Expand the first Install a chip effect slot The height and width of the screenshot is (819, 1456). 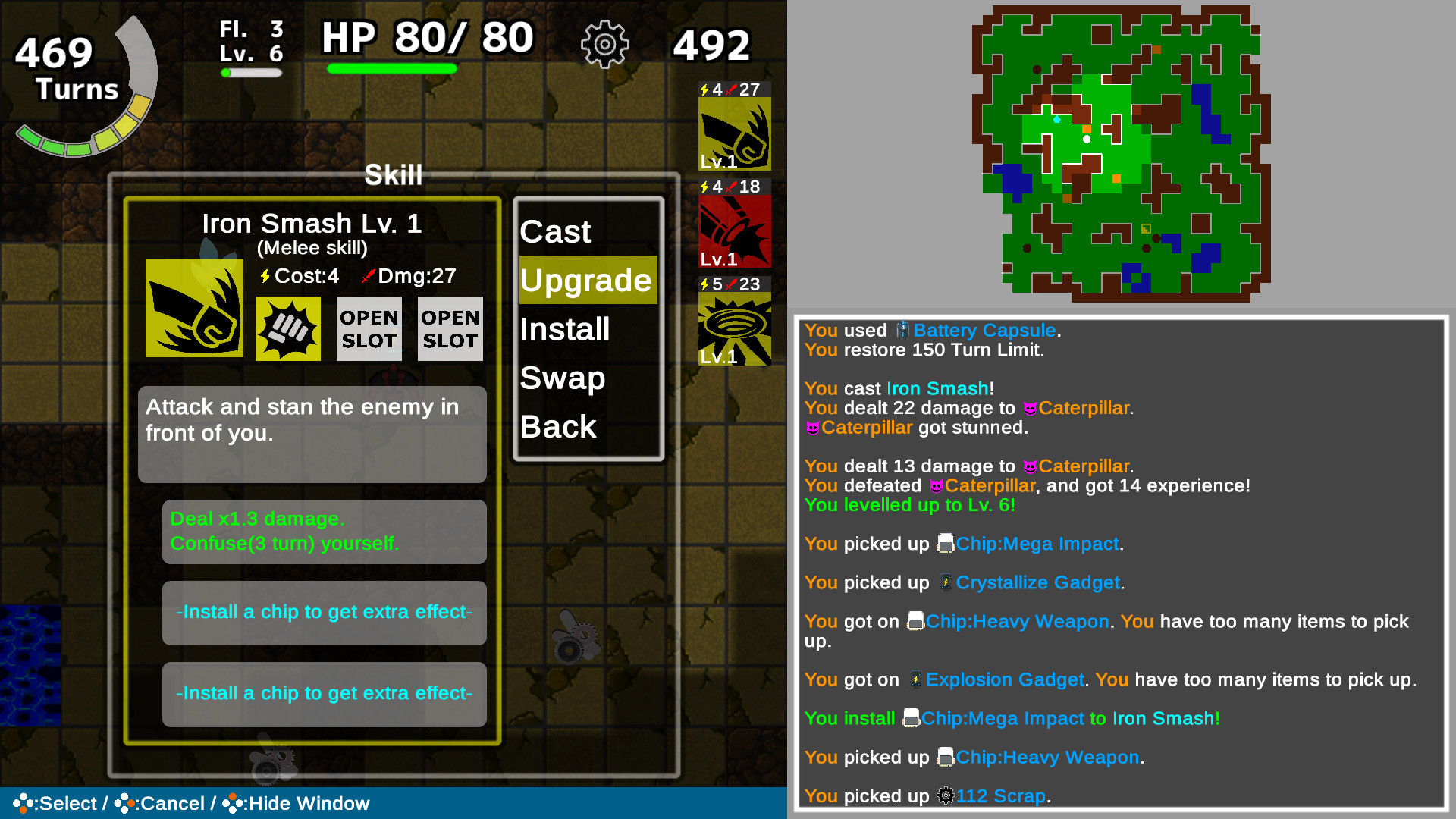(x=324, y=612)
